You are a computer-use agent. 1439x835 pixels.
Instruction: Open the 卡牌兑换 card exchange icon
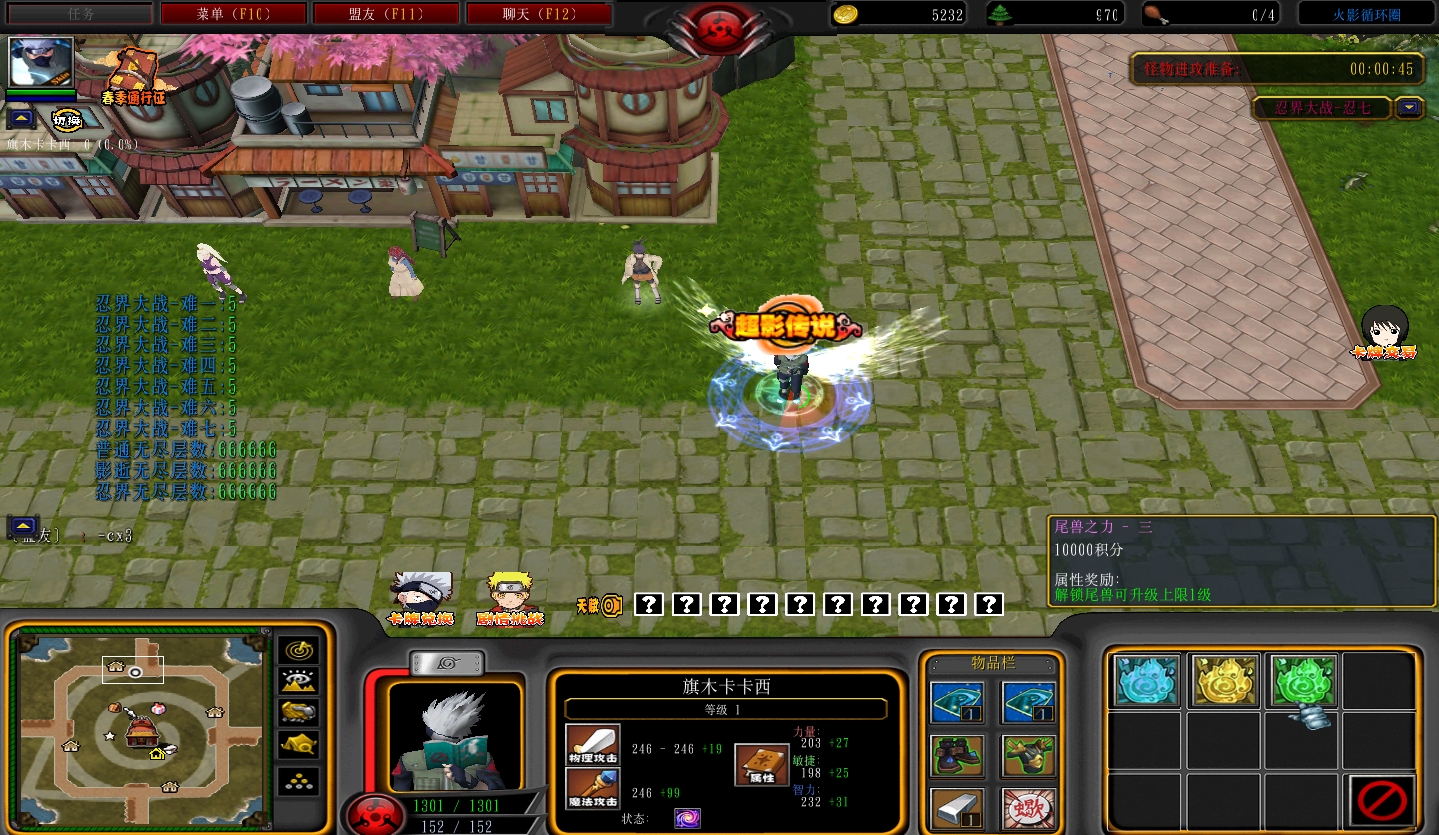click(421, 598)
